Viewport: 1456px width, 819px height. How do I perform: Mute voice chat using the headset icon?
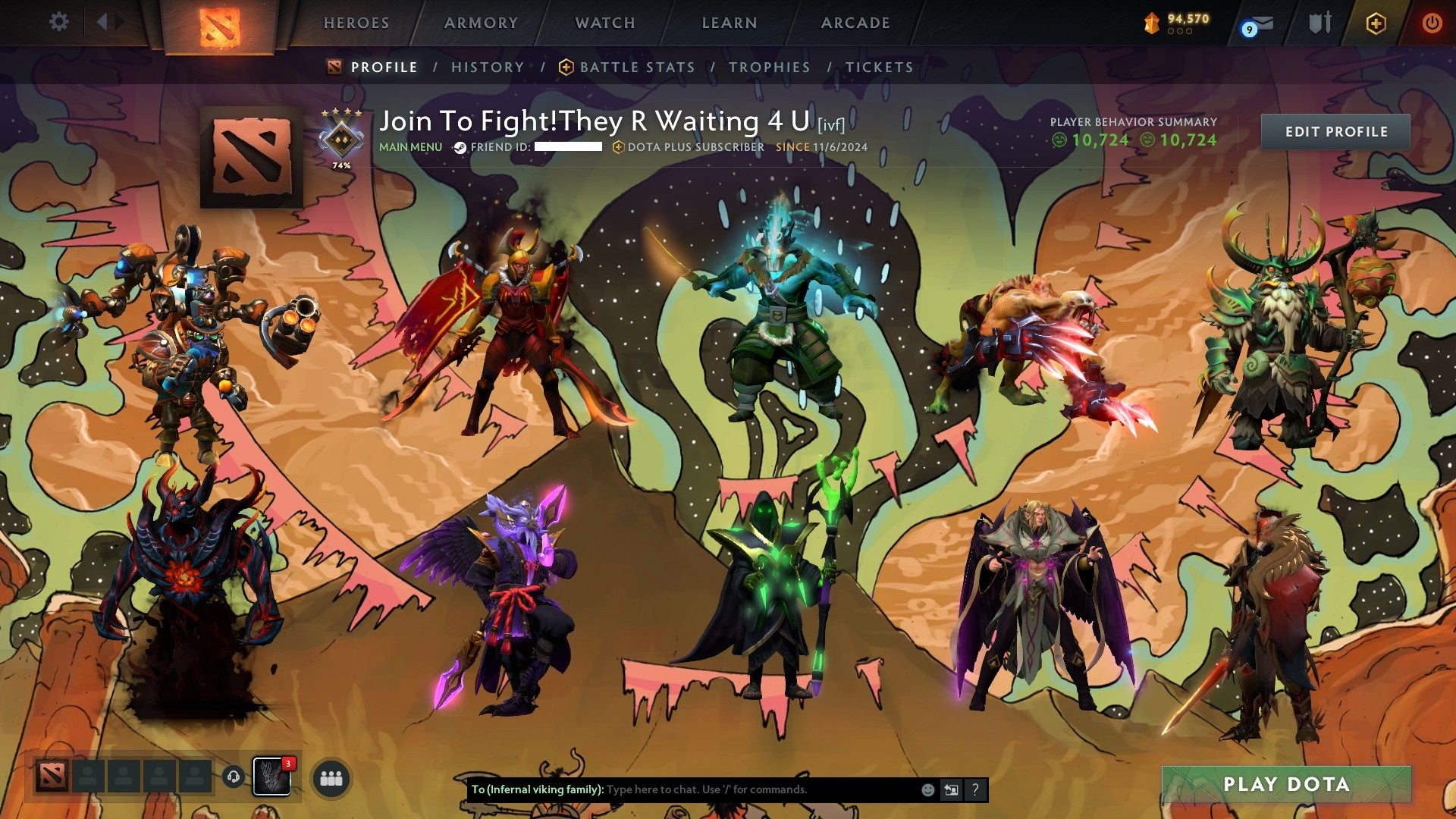[x=235, y=776]
